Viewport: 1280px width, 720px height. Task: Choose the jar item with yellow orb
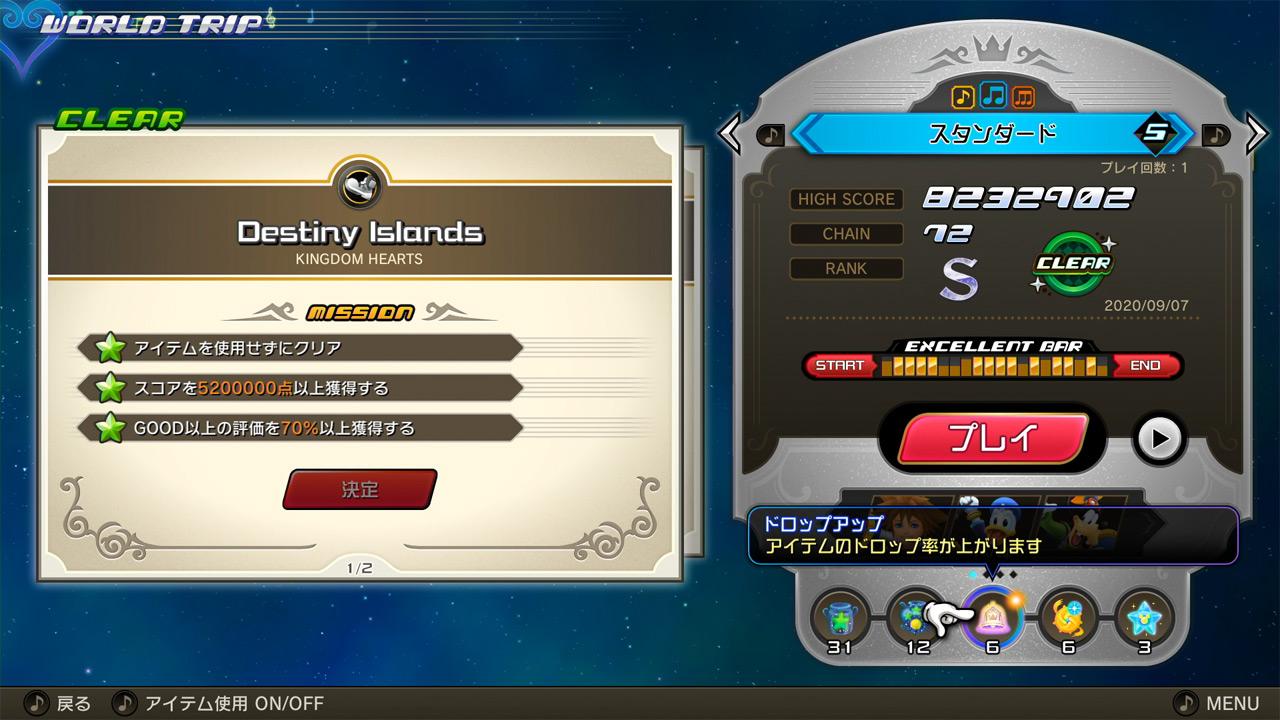pyautogui.click(x=913, y=617)
